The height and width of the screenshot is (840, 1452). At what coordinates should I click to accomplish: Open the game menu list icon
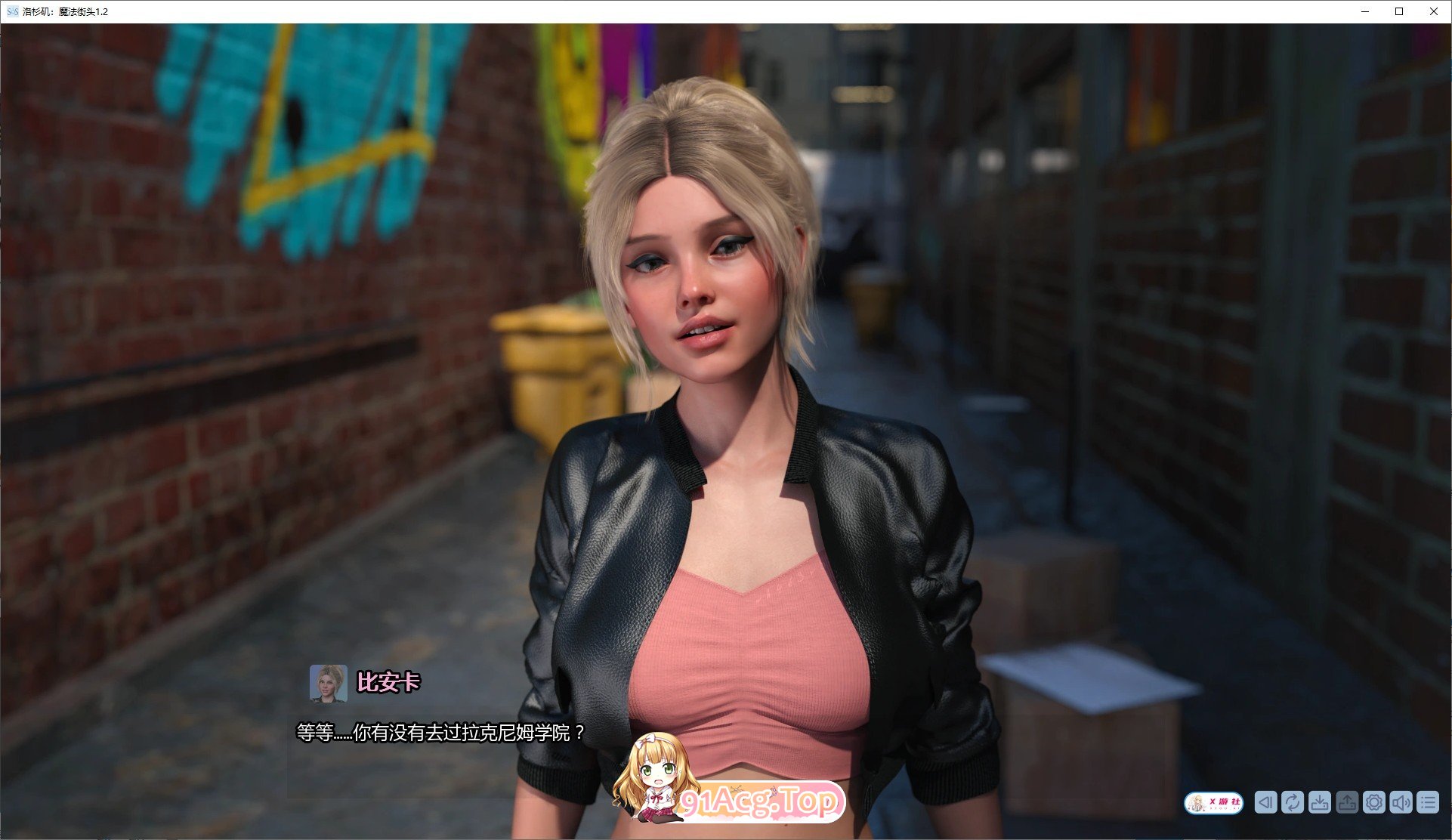click(1429, 802)
